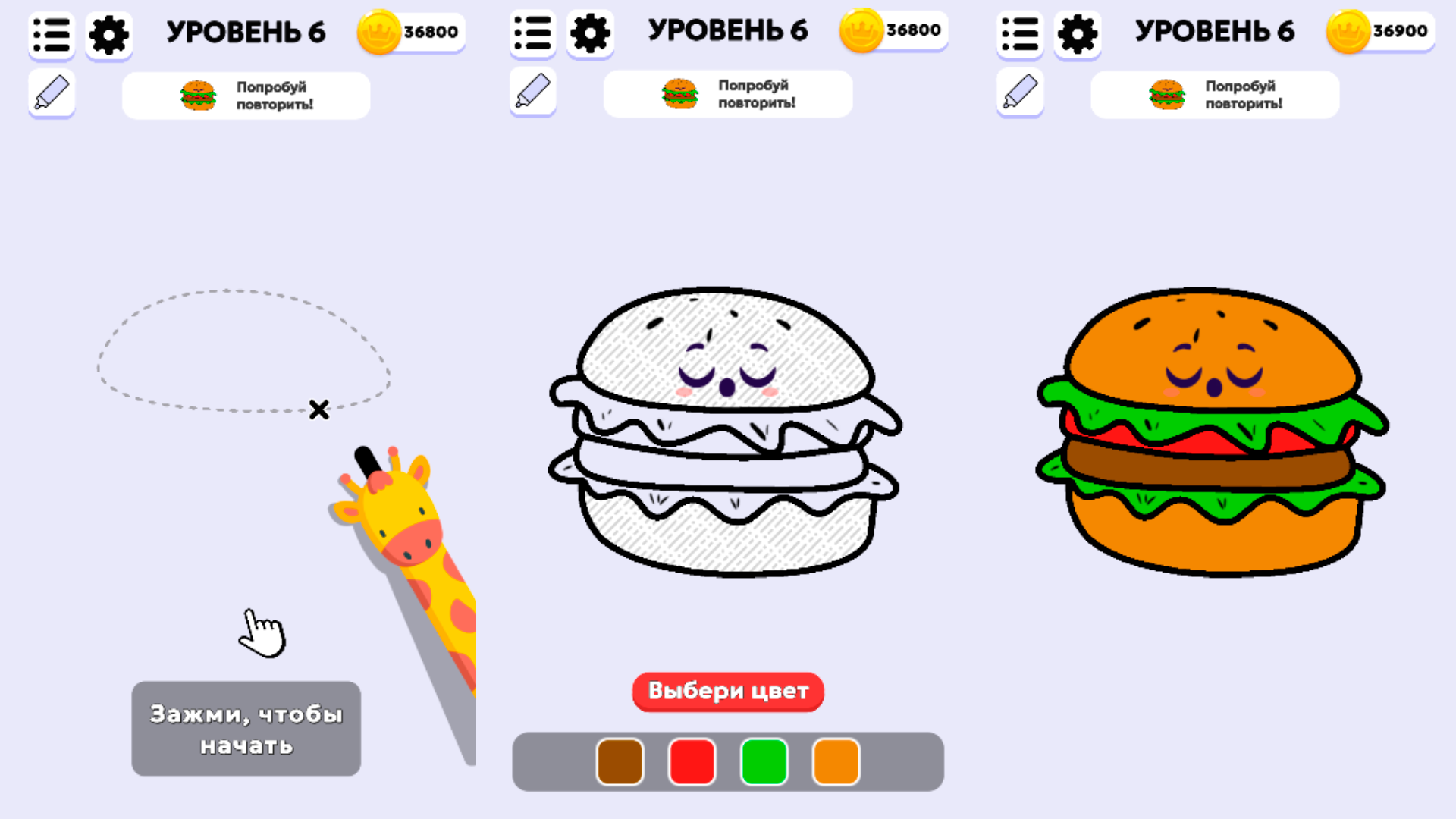Select the marker tool icon below the settings
This screenshot has height=819, width=1456.
50,93
